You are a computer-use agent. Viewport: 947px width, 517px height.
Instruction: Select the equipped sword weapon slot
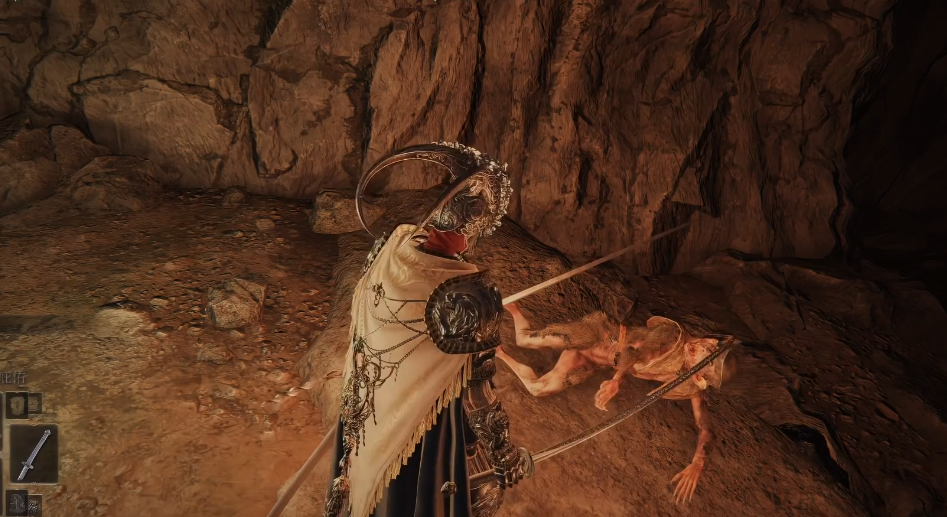[x=32, y=454]
